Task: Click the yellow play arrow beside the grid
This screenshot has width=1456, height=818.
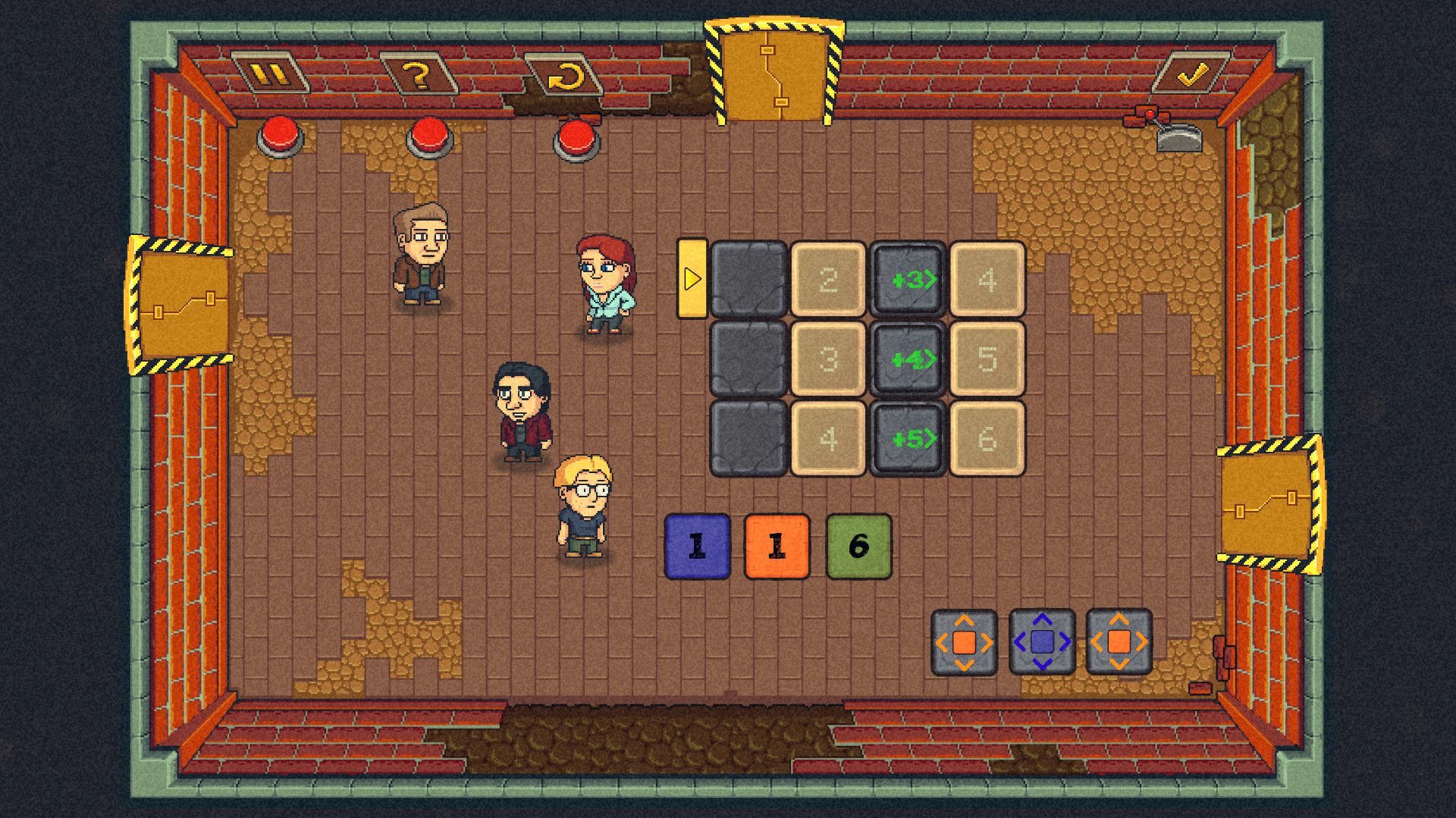Action: (692, 279)
